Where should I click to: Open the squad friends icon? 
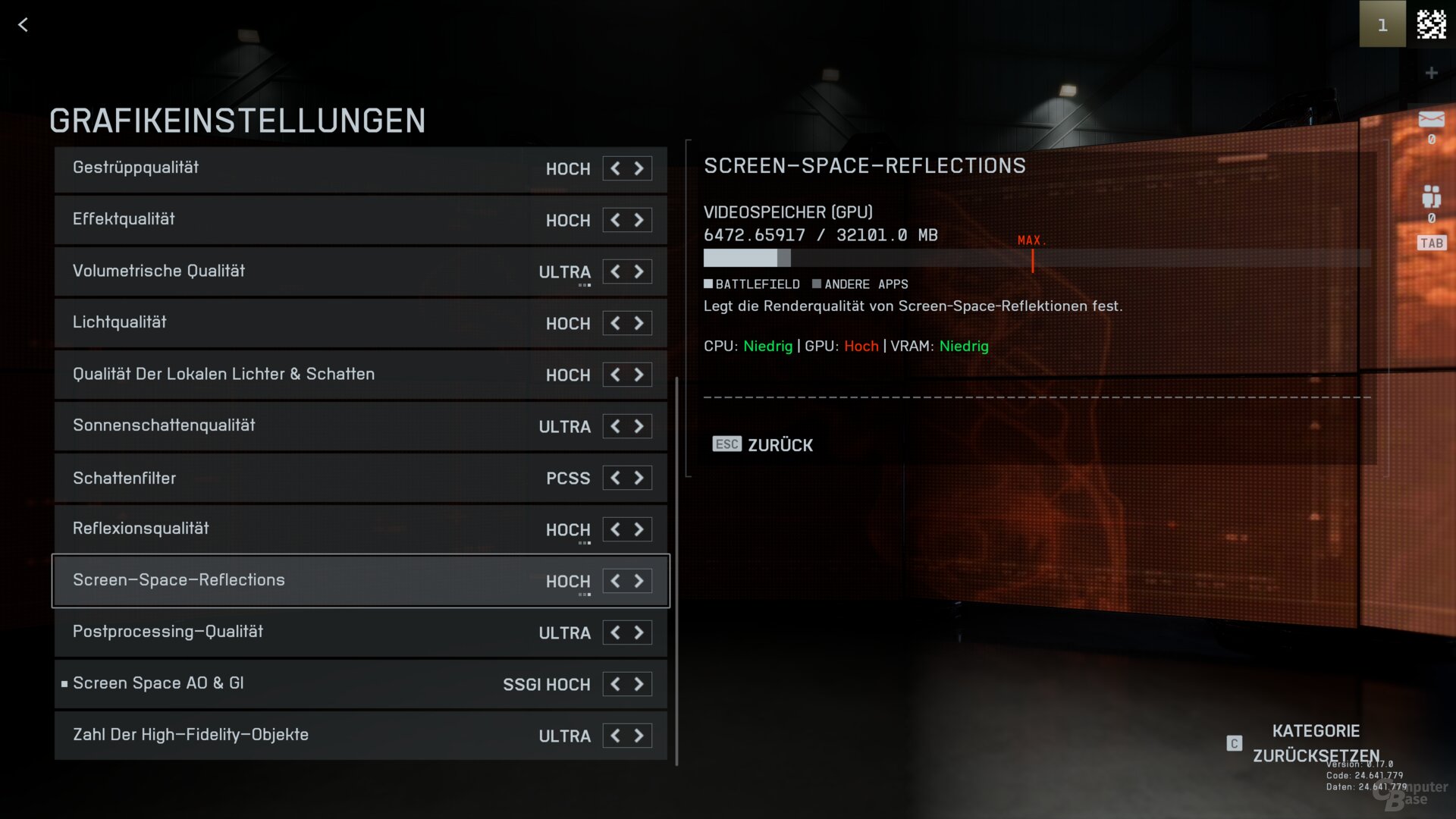tap(1431, 197)
